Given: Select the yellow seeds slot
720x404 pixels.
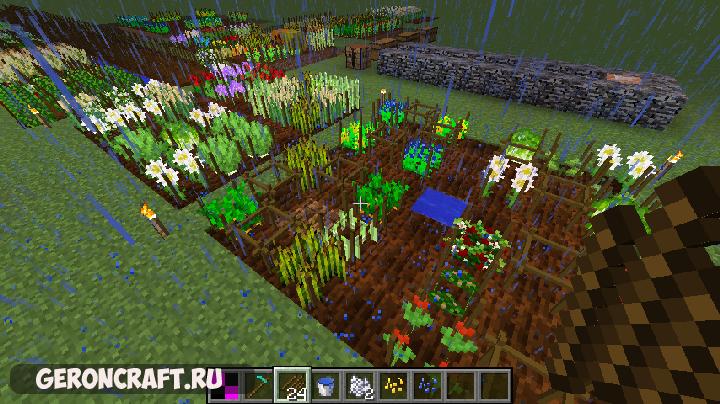Looking at the screenshot, I should click(393, 384).
